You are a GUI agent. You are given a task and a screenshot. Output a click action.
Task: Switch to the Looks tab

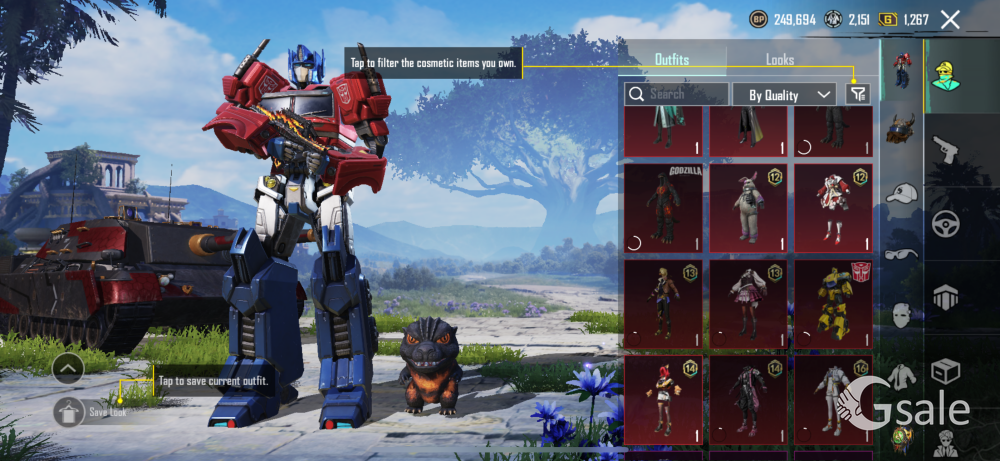coord(780,60)
